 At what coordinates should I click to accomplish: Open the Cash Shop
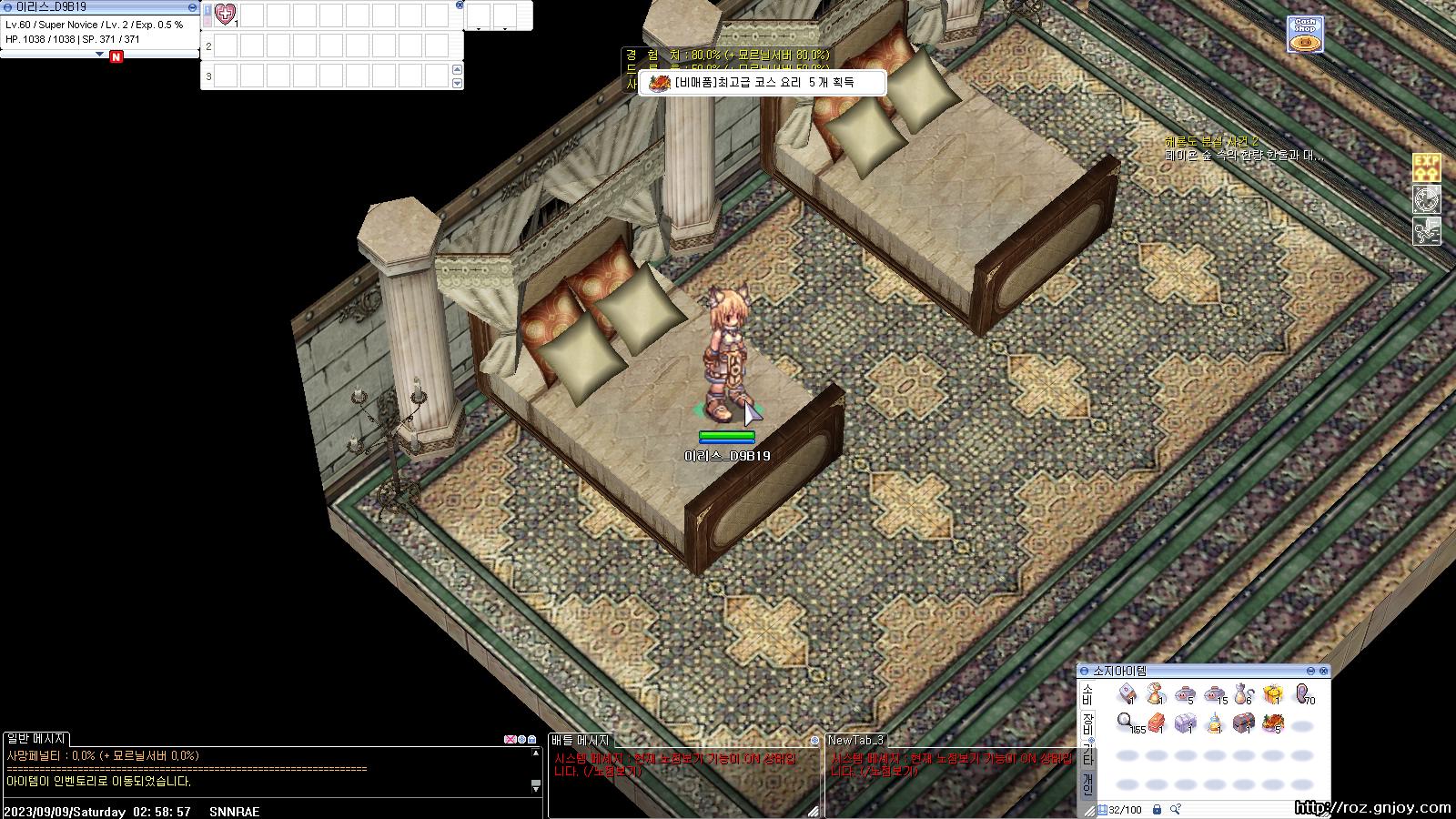point(1305,34)
